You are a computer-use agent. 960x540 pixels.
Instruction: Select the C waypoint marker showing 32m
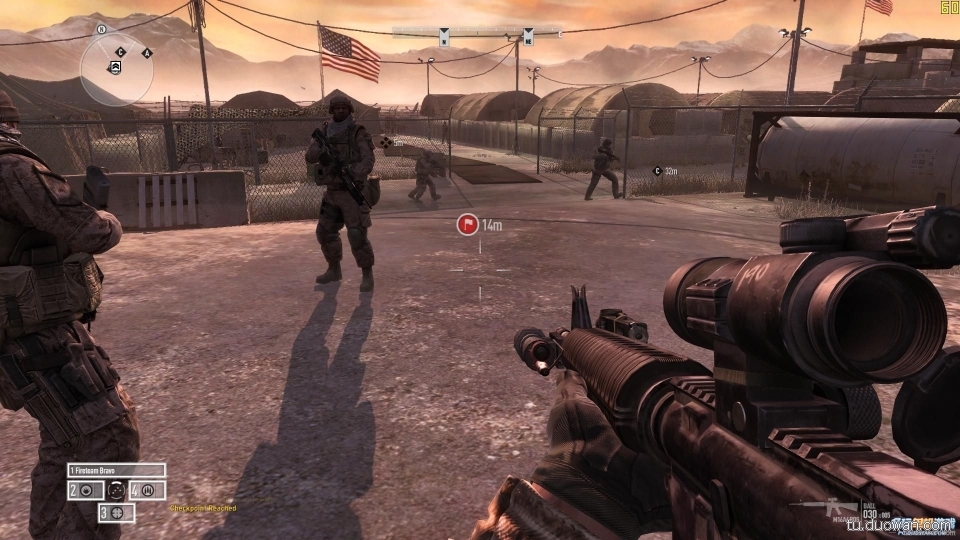[657, 171]
